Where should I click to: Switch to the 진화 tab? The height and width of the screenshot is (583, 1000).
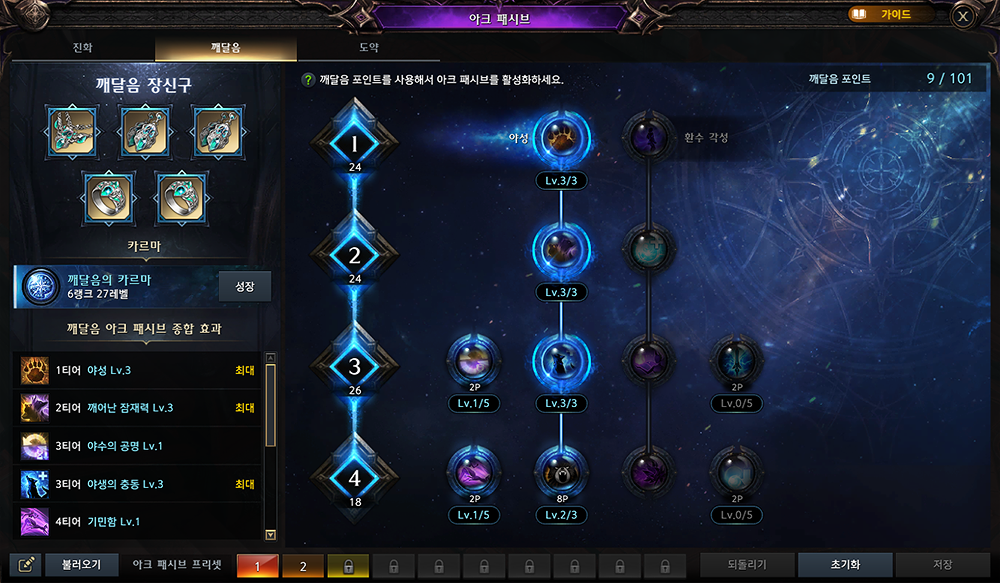pyautogui.click(x=82, y=48)
